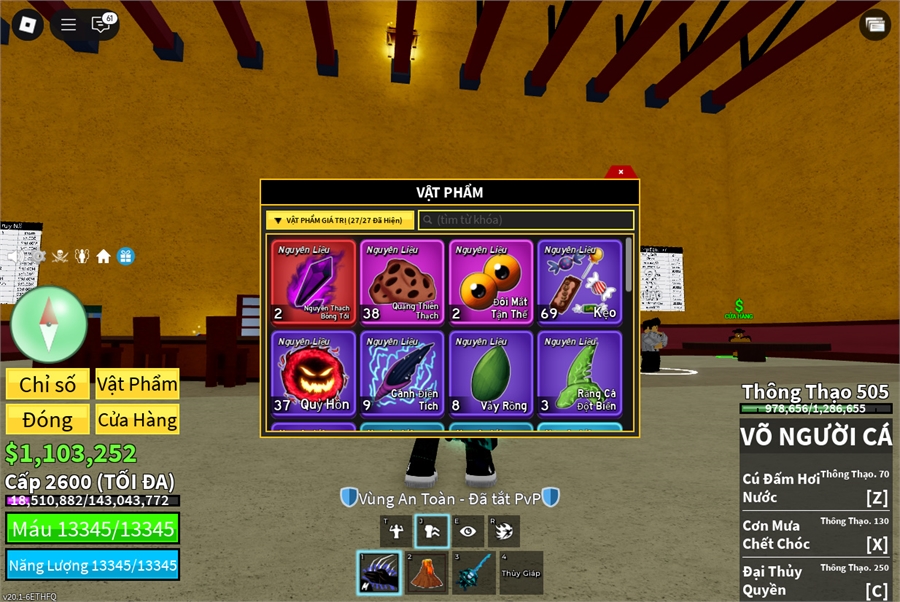Click the Vật Phẩm button

pyautogui.click(x=138, y=384)
